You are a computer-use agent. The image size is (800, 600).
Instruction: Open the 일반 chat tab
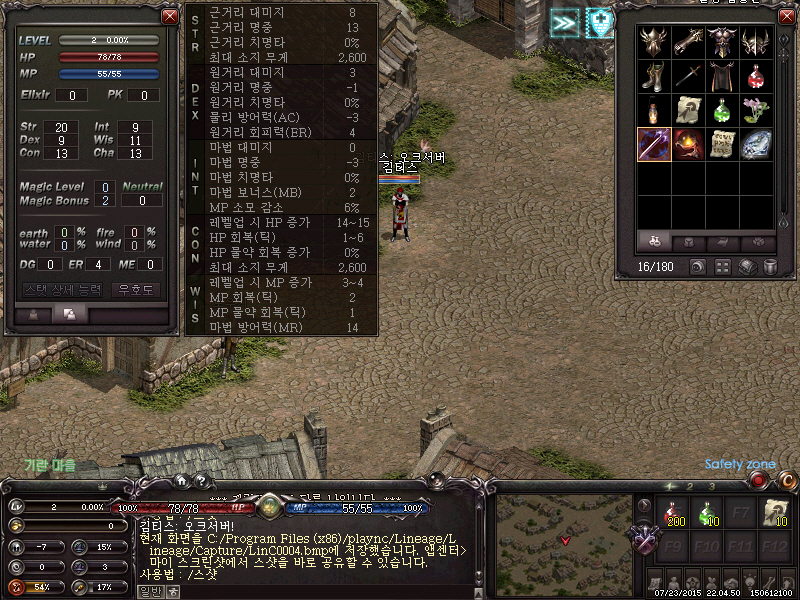[149, 592]
